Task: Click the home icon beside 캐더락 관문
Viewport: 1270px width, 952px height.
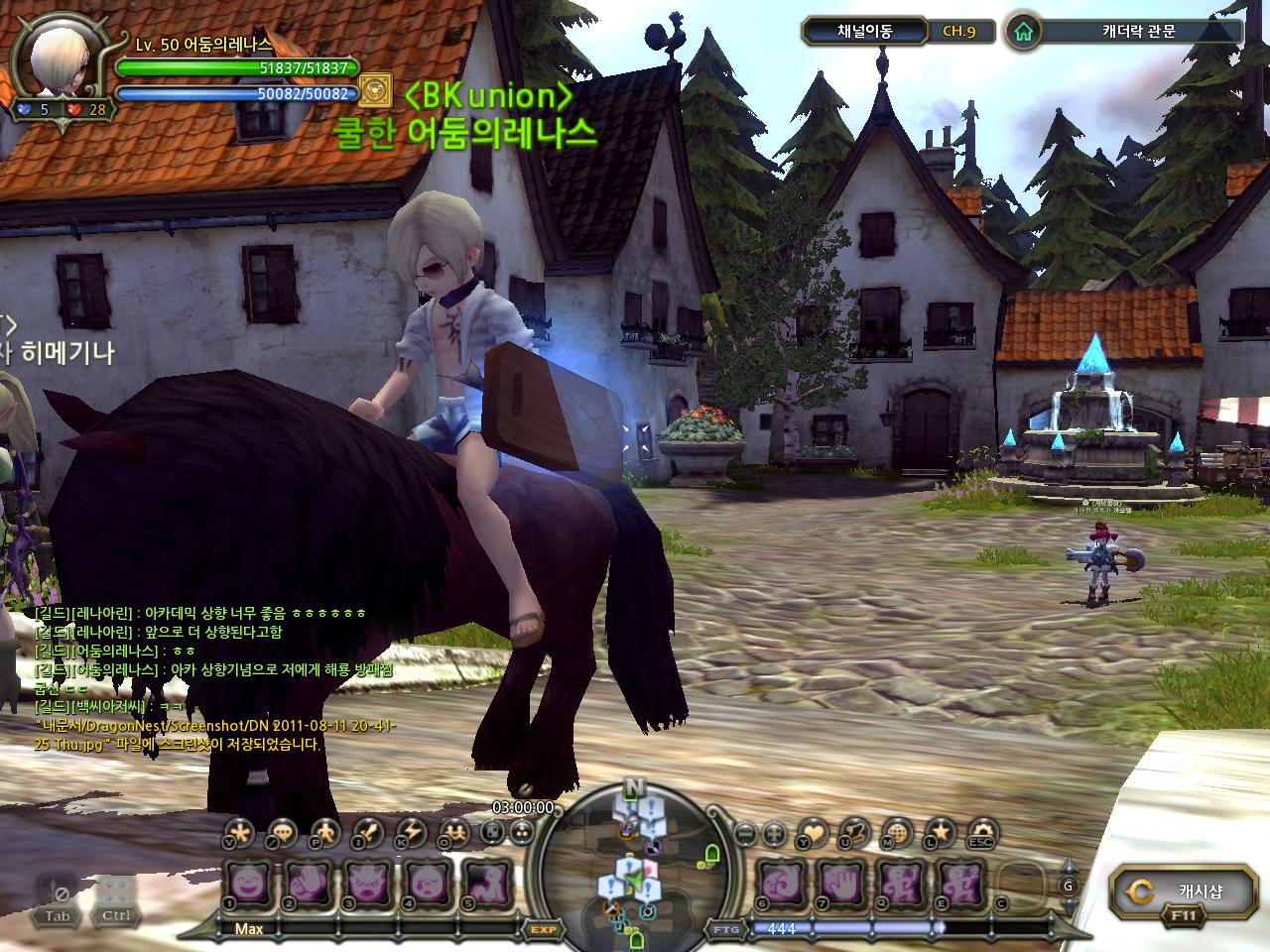Action: click(x=1023, y=31)
